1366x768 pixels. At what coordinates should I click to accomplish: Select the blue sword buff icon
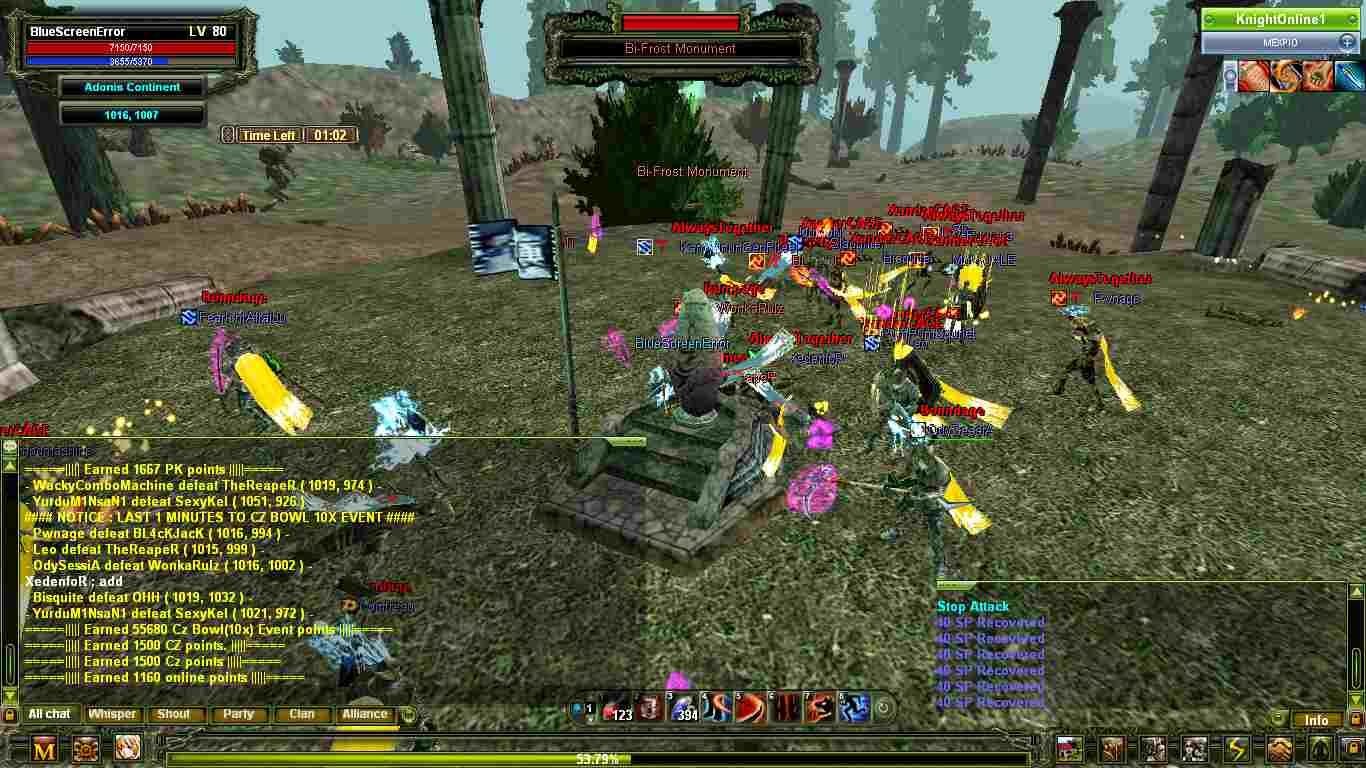pyautogui.click(x=1348, y=76)
